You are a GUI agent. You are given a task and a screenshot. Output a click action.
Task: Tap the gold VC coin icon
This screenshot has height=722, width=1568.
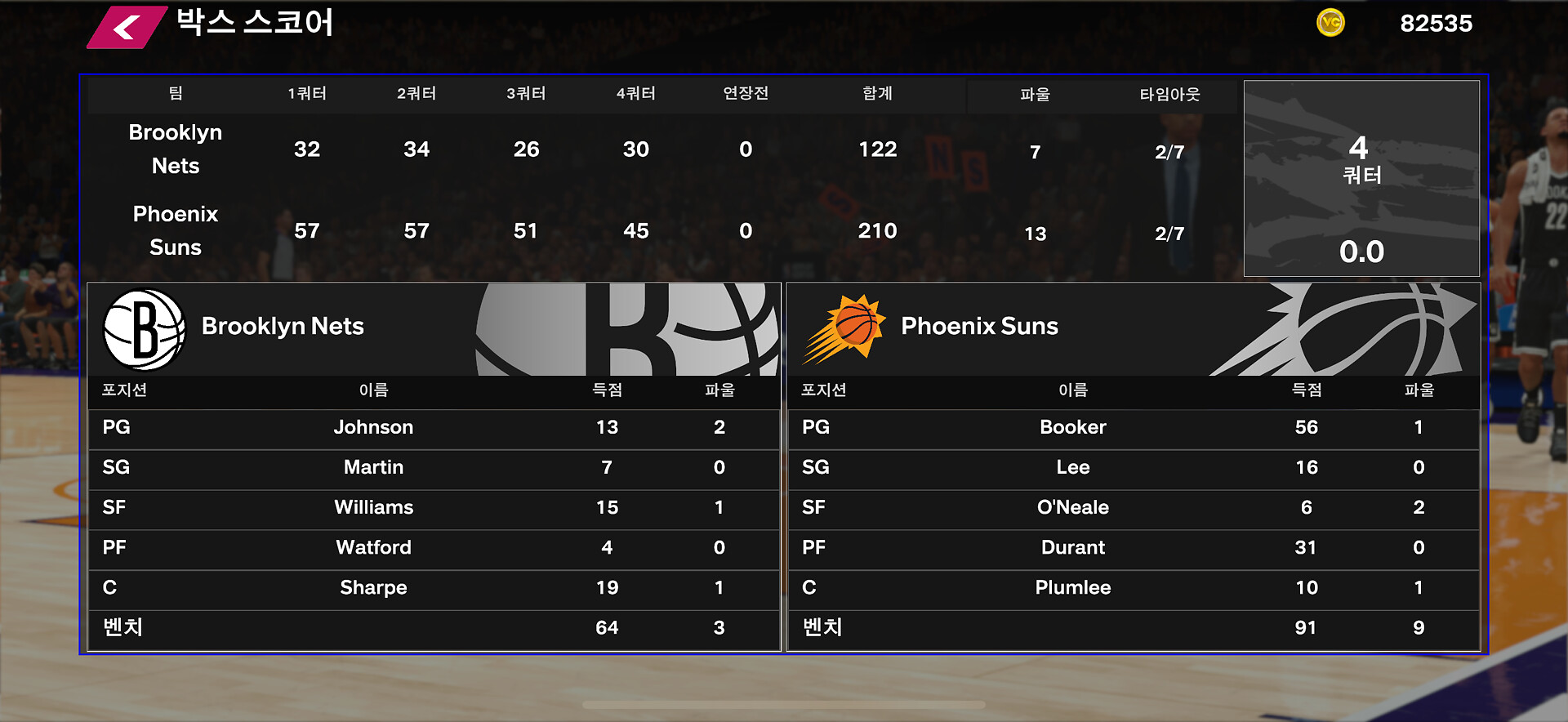1330,23
